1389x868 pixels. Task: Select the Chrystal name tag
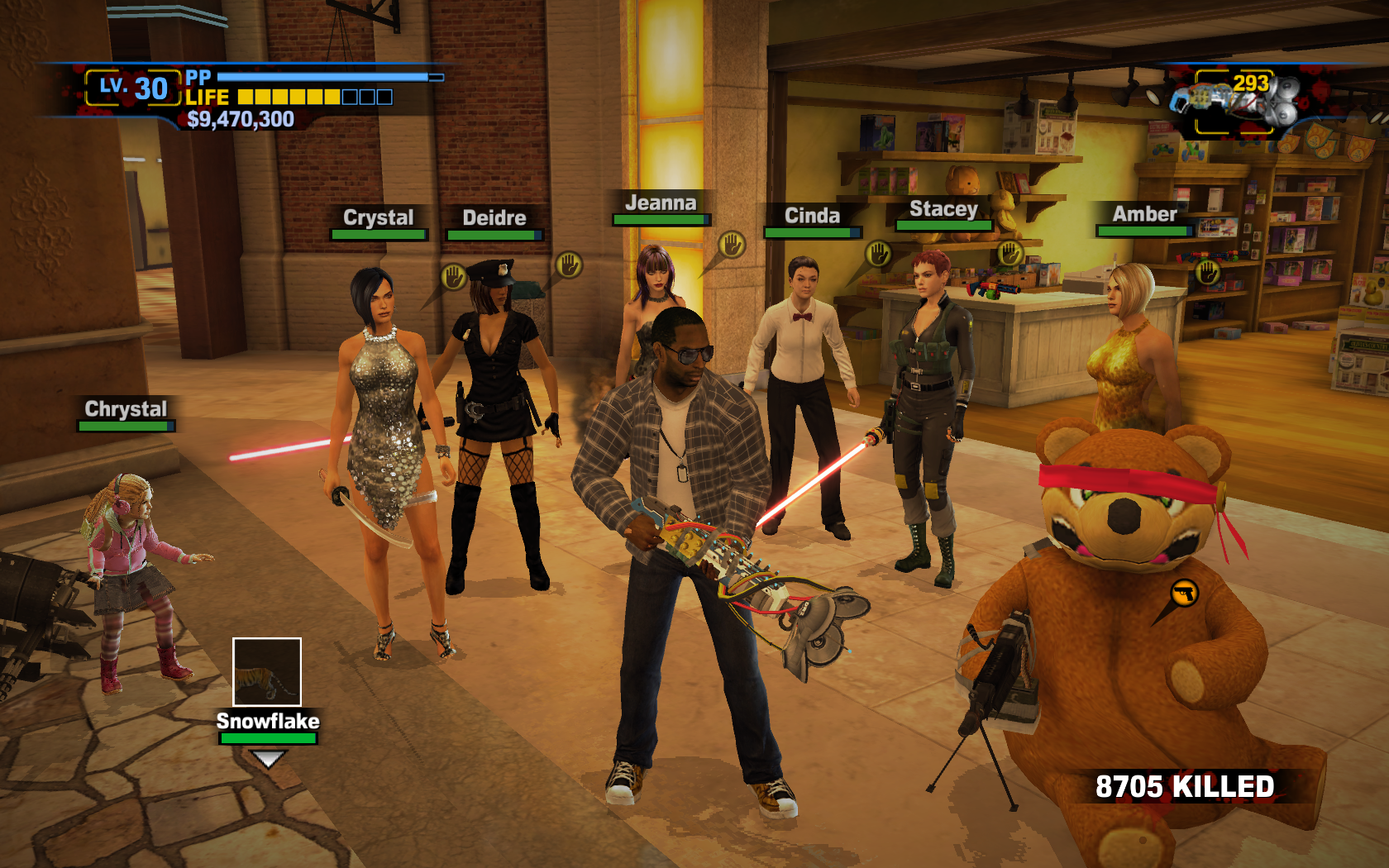tap(126, 409)
